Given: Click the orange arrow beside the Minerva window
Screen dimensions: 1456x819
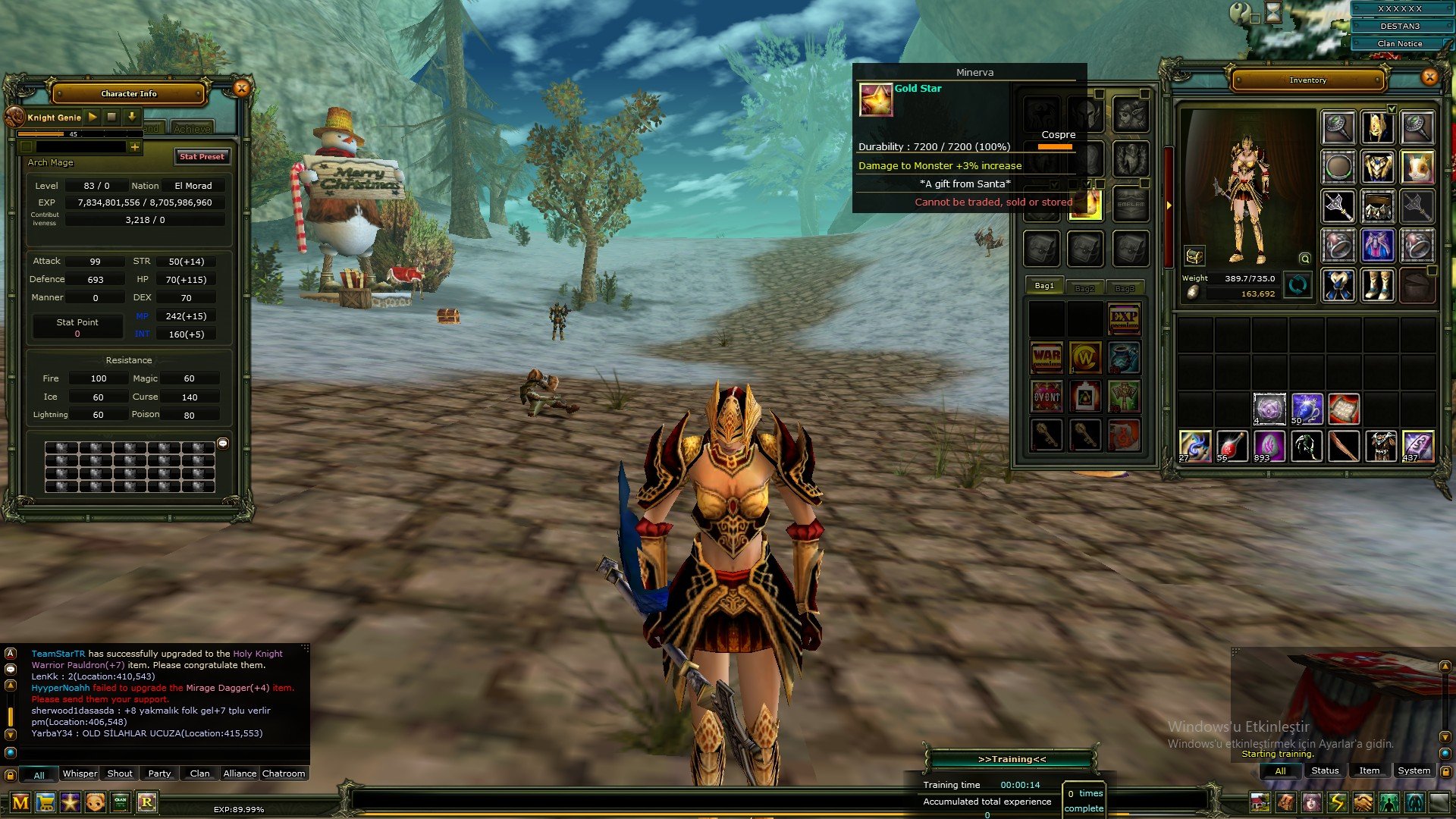Looking at the screenshot, I should click(x=1168, y=203).
